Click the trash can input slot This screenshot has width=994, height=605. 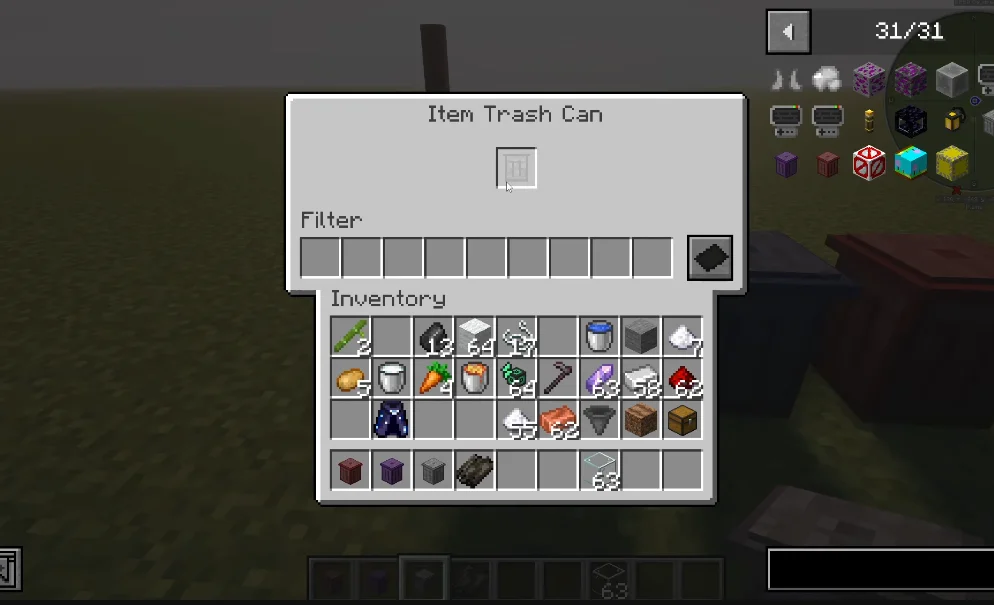pyautogui.click(x=516, y=168)
